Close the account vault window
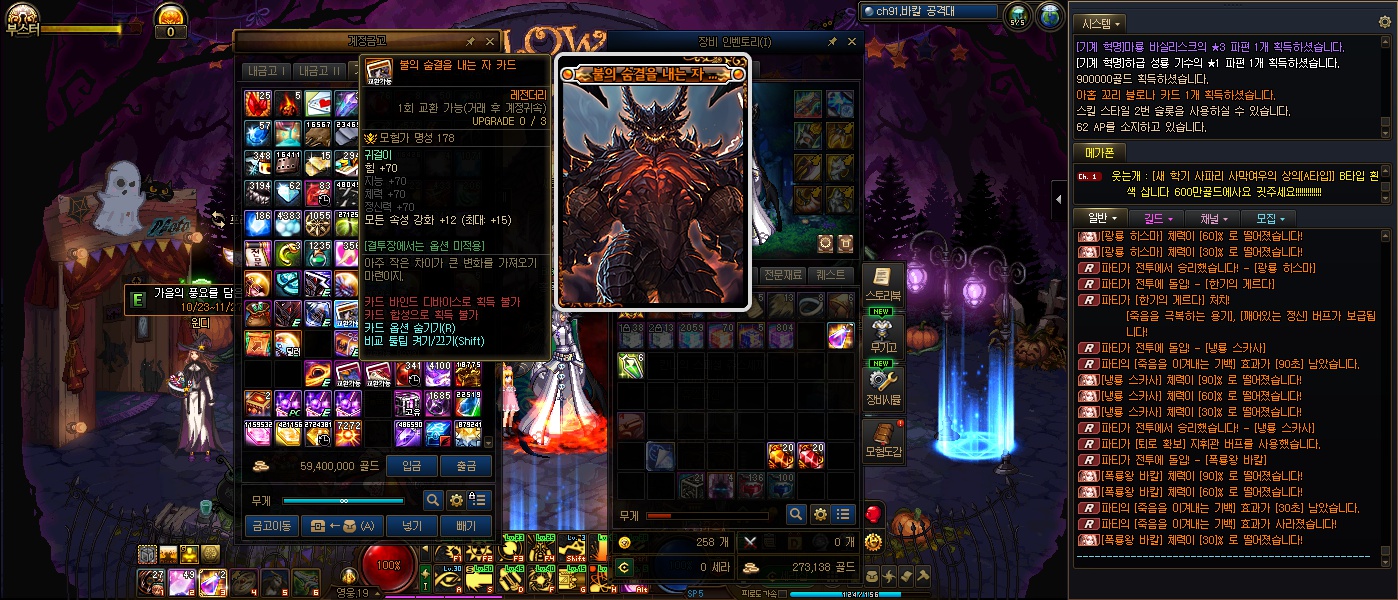This screenshot has width=1398, height=600. (x=490, y=42)
